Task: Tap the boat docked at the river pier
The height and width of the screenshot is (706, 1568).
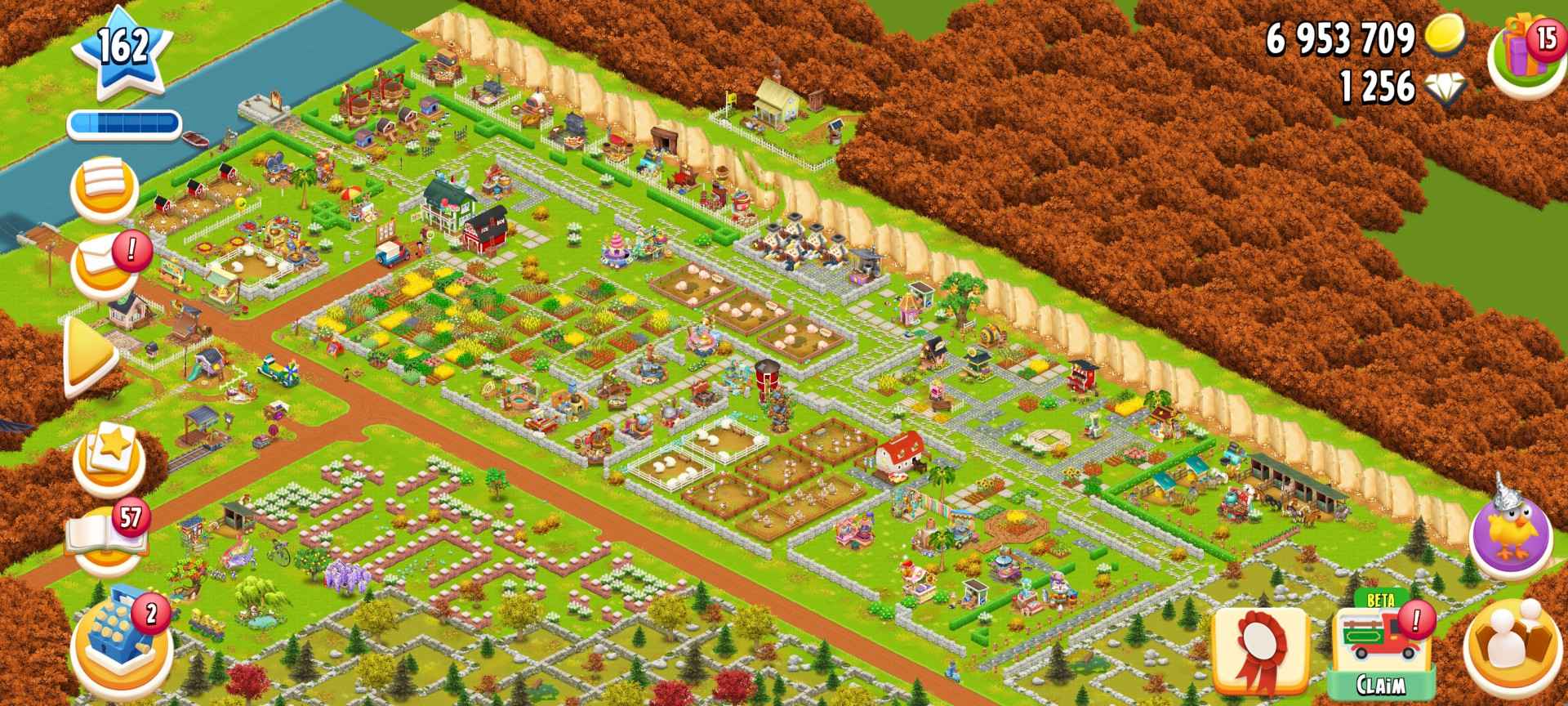Action: click(x=196, y=139)
